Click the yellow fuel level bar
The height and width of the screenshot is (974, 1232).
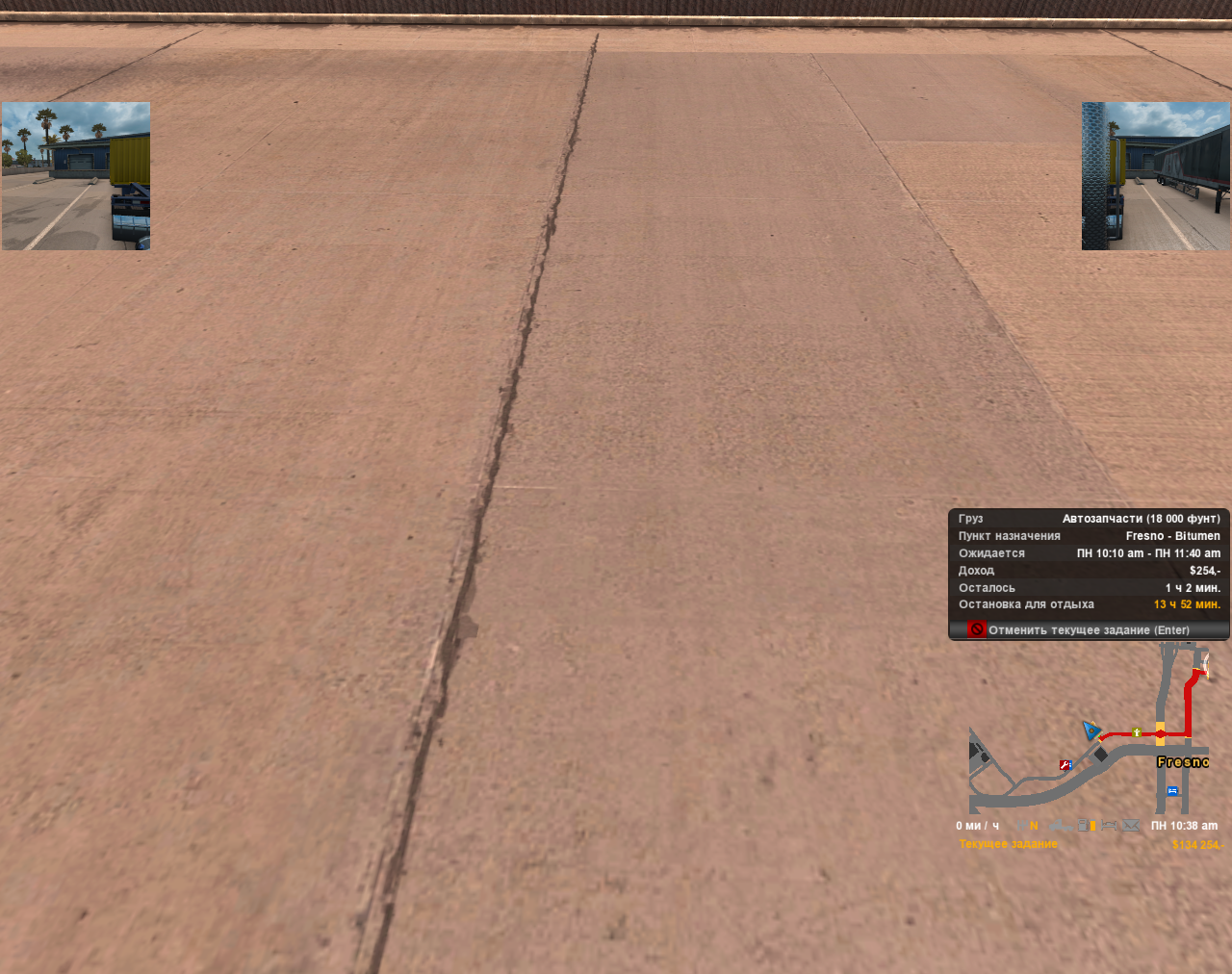point(1092,825)
